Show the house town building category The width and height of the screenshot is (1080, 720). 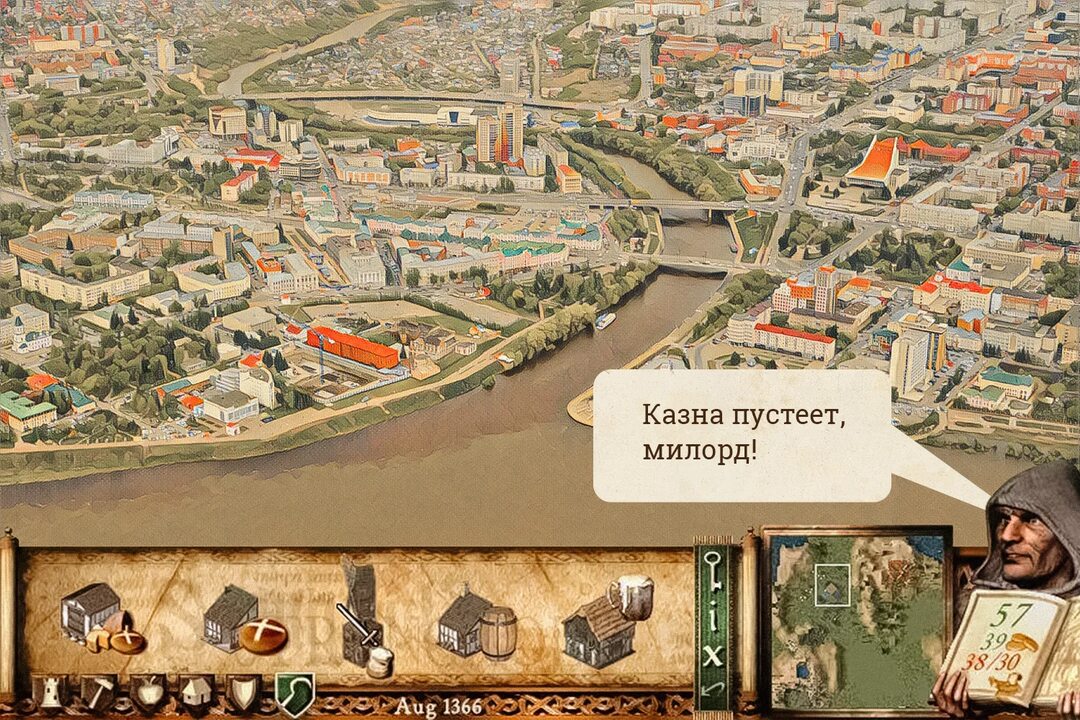[x=196, y=691]
